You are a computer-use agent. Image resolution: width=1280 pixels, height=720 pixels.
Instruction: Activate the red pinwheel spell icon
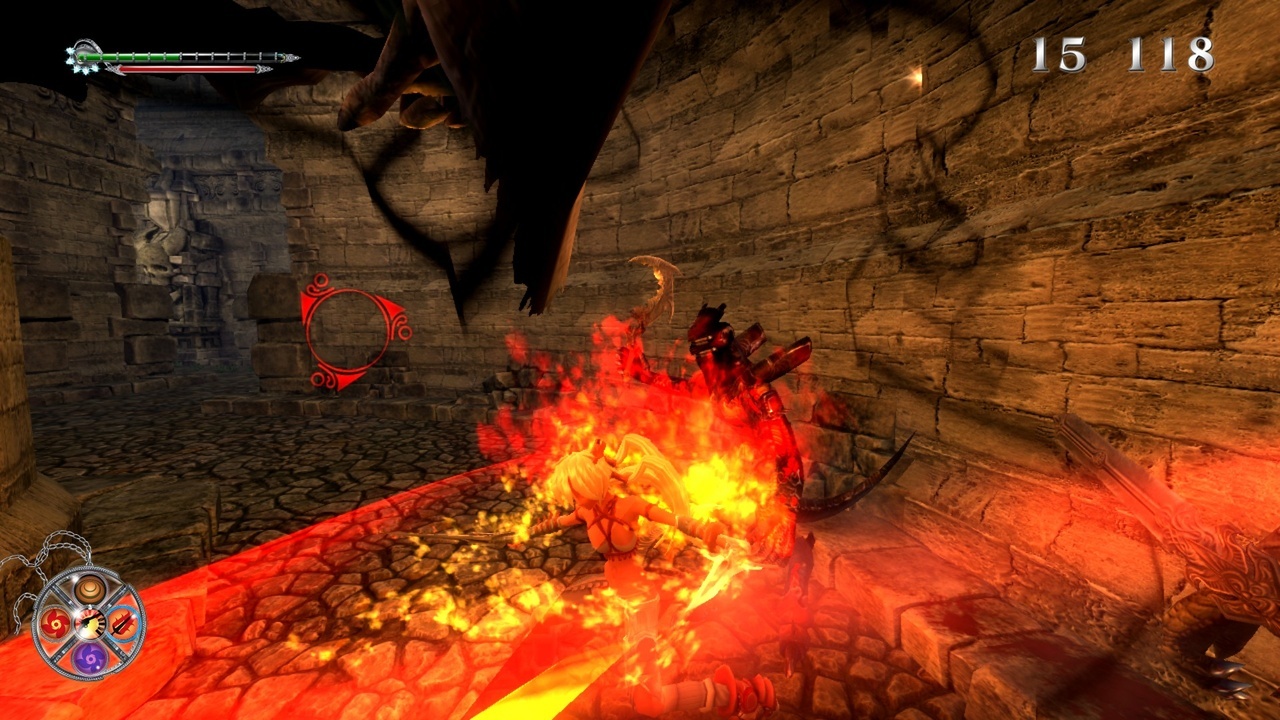pyautogui.click(x=54, y=625)
